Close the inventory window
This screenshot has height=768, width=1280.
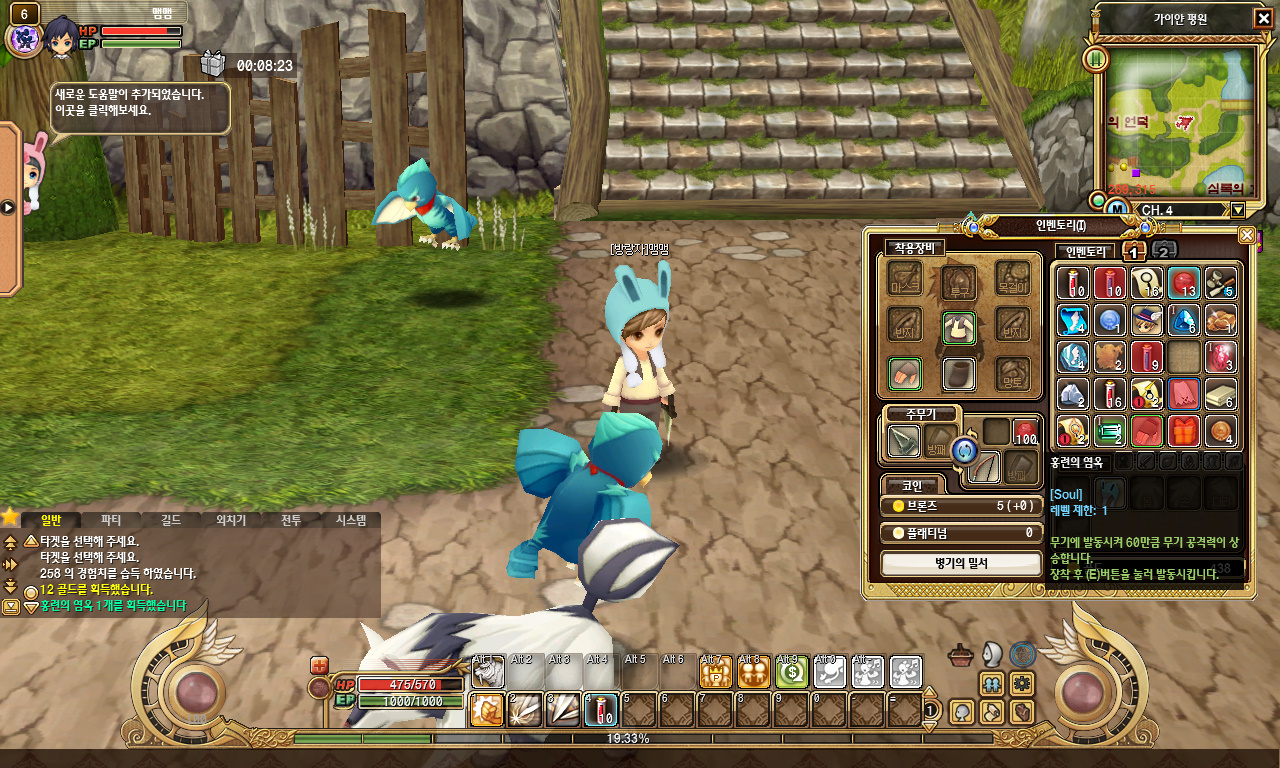pyautogui.click(x=1246, y=235)
